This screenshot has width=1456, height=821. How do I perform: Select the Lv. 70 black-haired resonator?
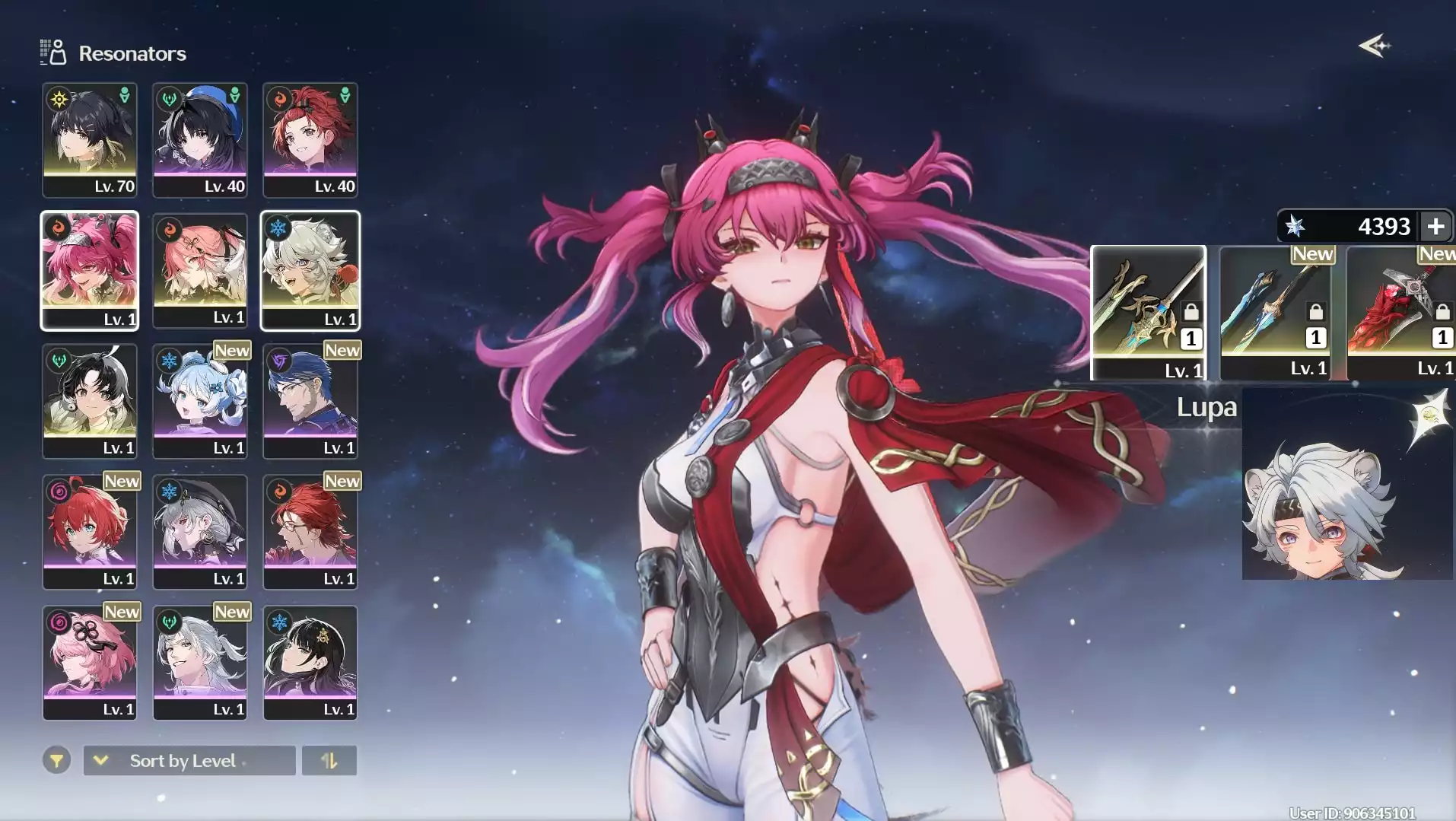click(90, 140)
